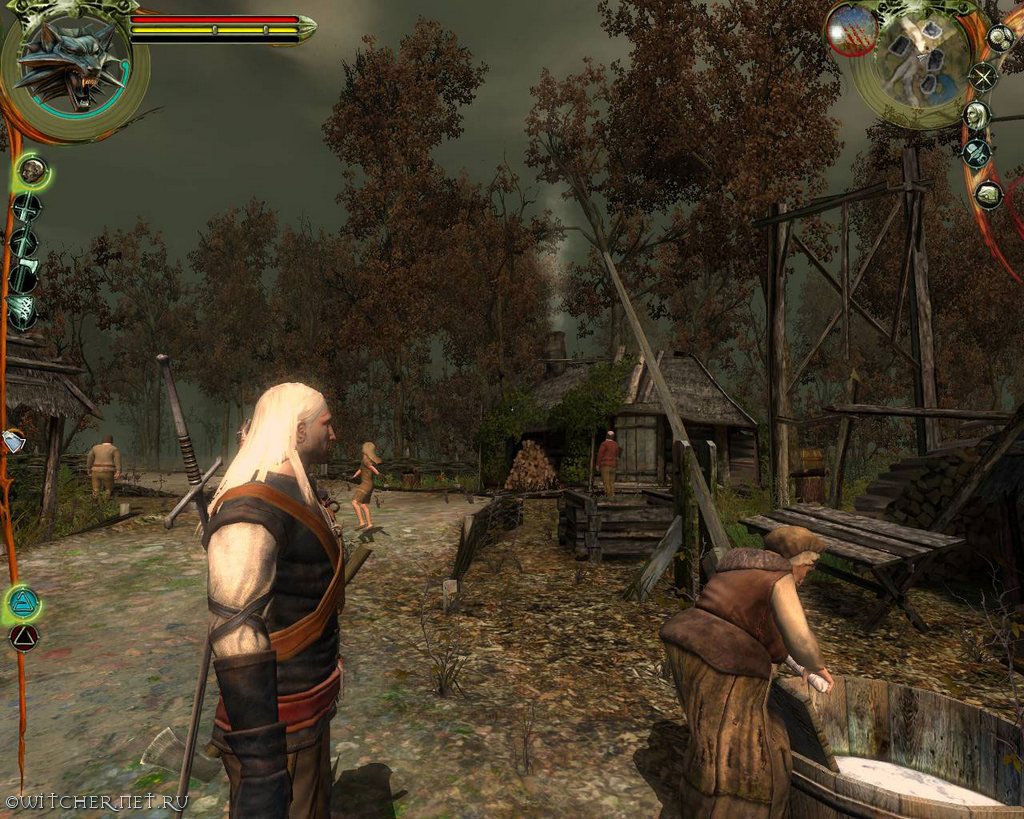Activate the red Igni triangle sign
Viewport: 1024px width, 819px height.
[x=23, y=637]
